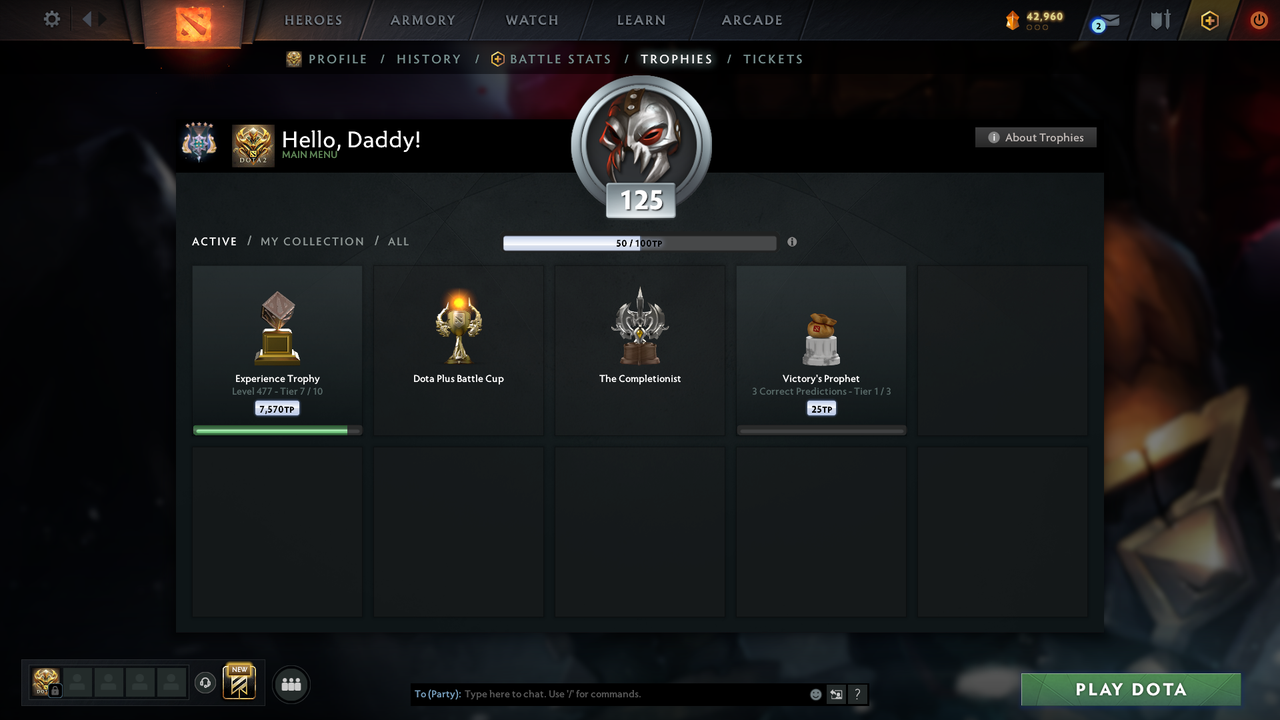1280x720 pixels.
Task: Switch to MY COLLECTION filter
Action: (311, 241)
